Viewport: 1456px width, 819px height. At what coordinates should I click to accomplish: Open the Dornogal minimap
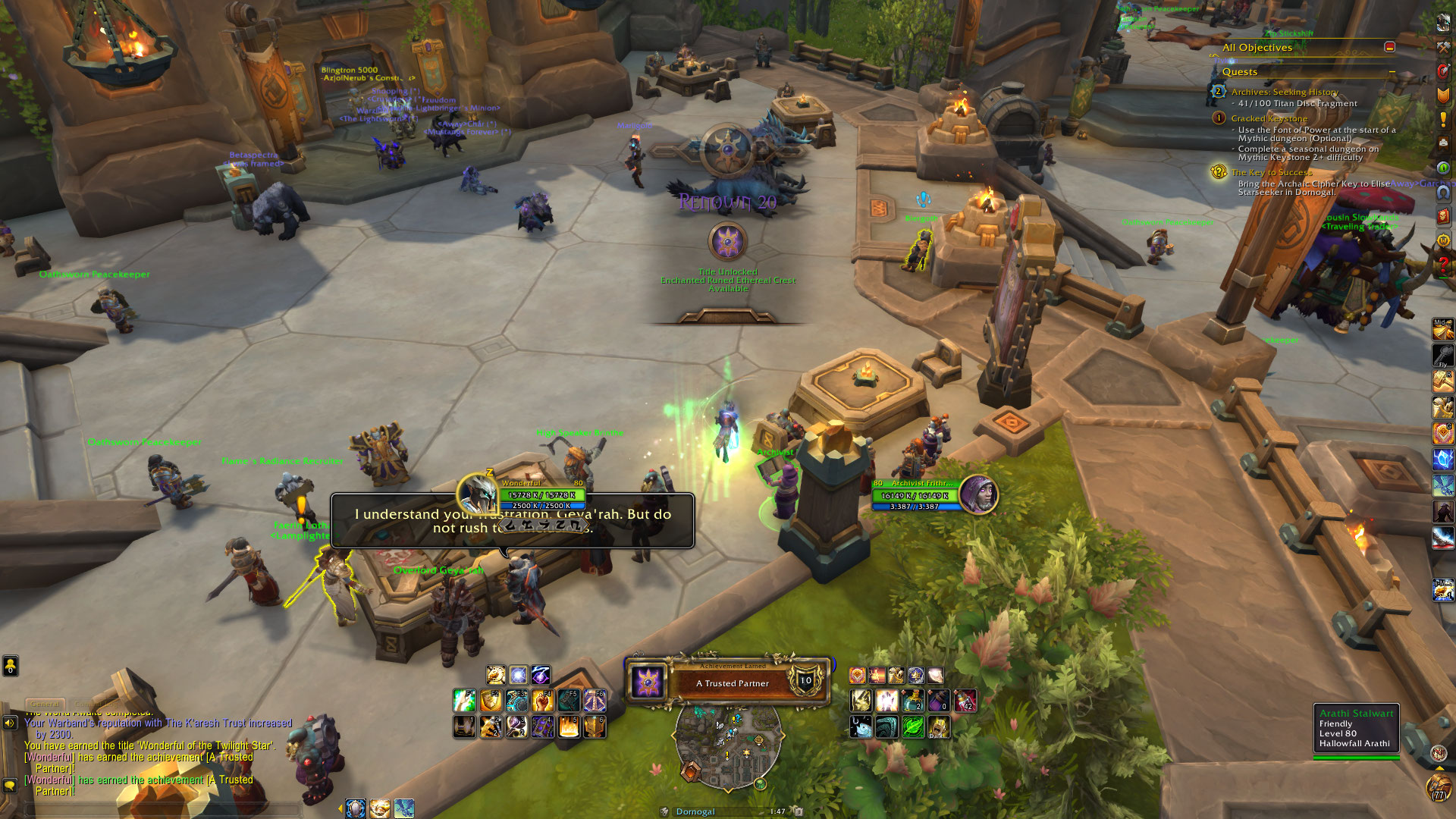coord(728,747)
